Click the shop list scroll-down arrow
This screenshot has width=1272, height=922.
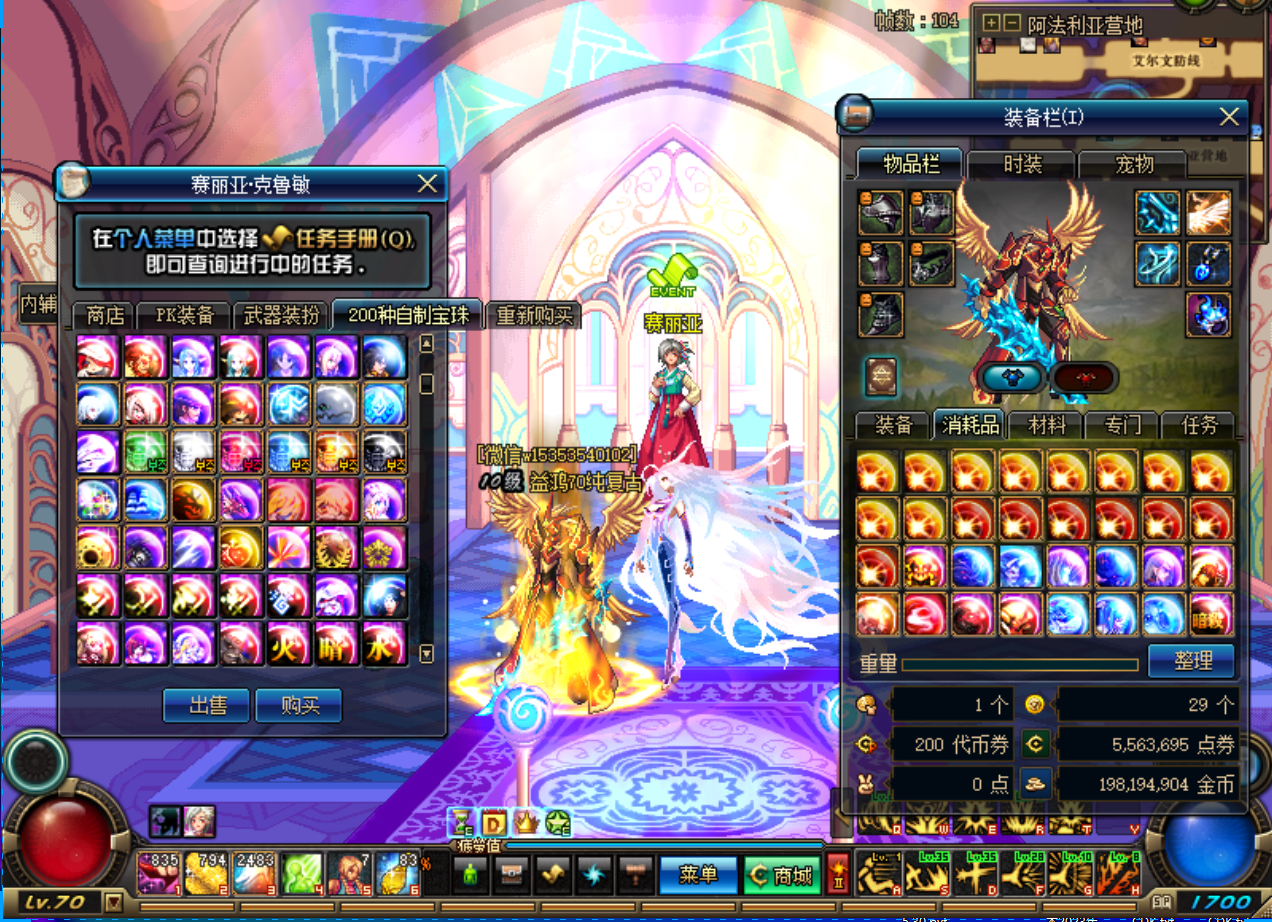click(427, 654)
